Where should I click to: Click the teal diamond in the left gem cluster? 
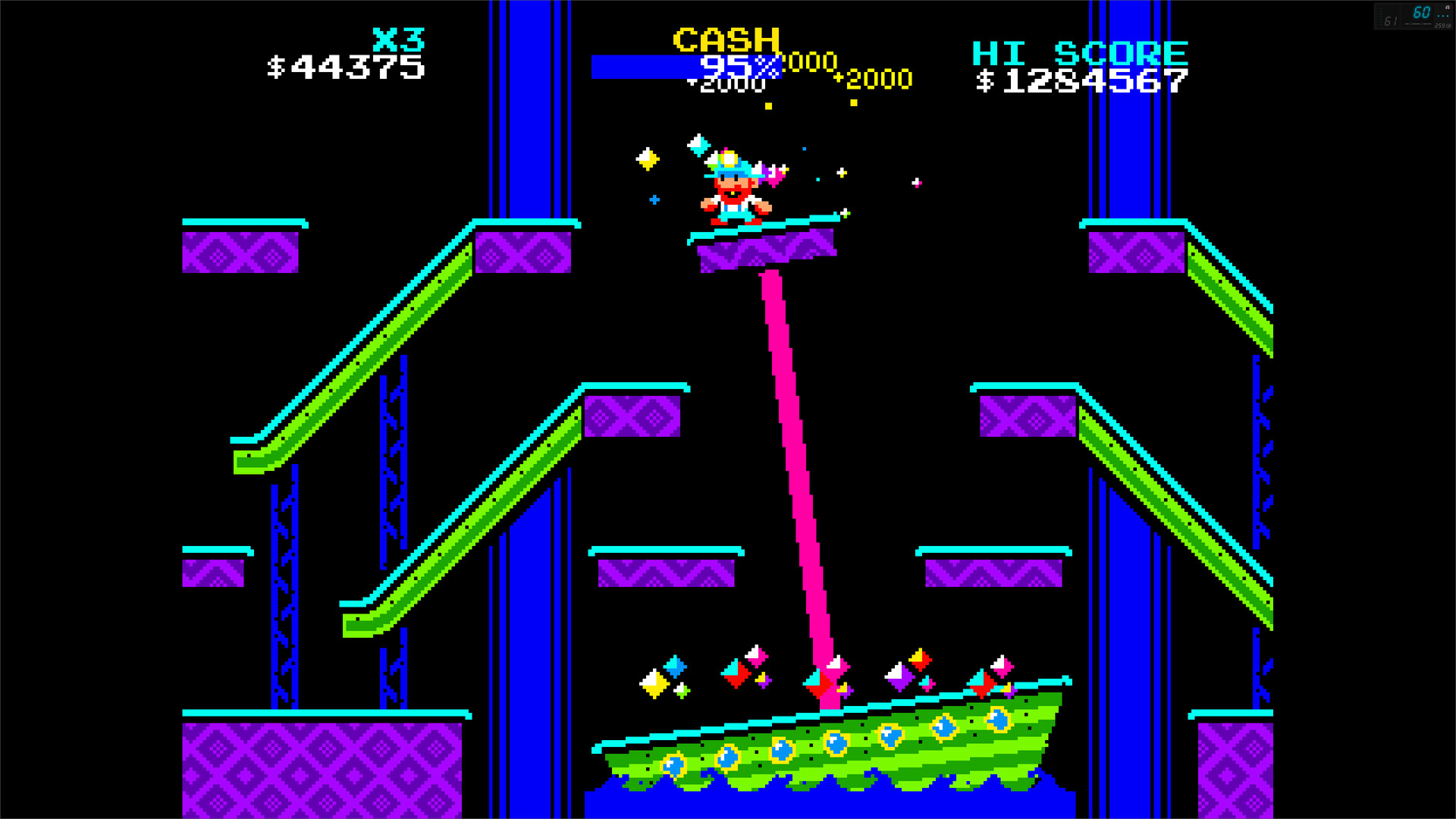coord(675,666)
